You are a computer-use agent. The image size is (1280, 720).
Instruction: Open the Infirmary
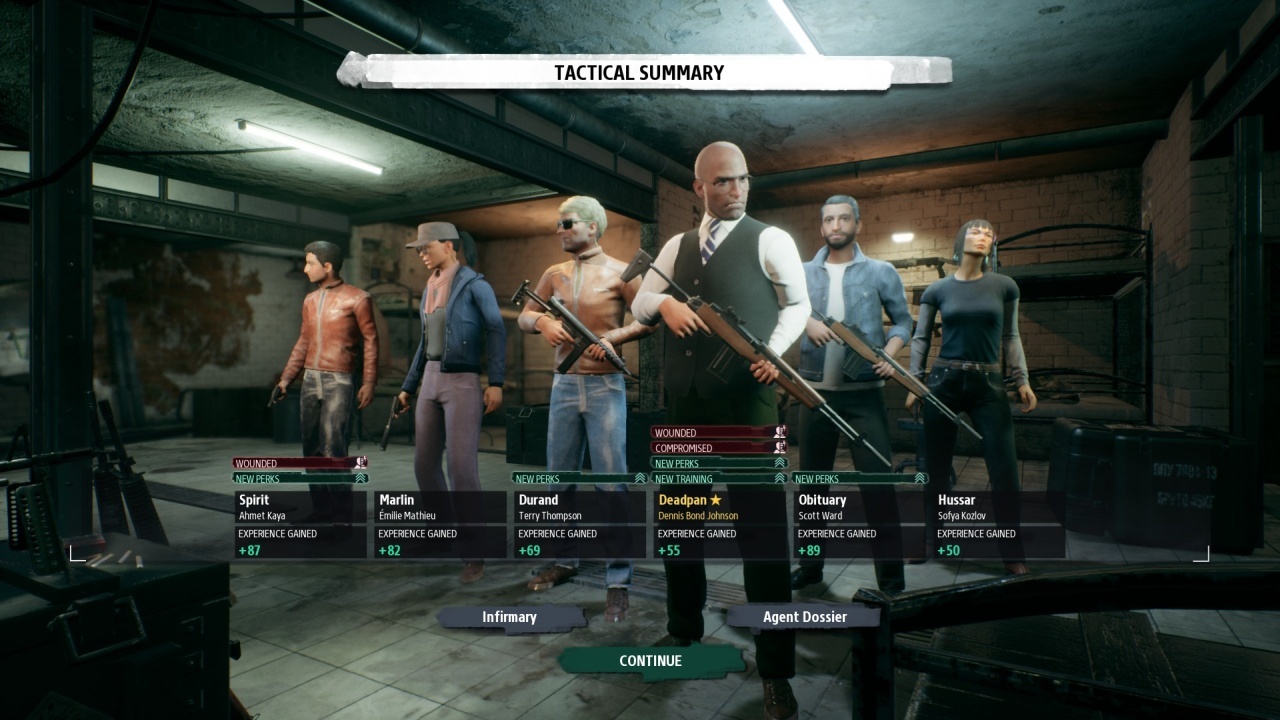click(x=510, y=617)
